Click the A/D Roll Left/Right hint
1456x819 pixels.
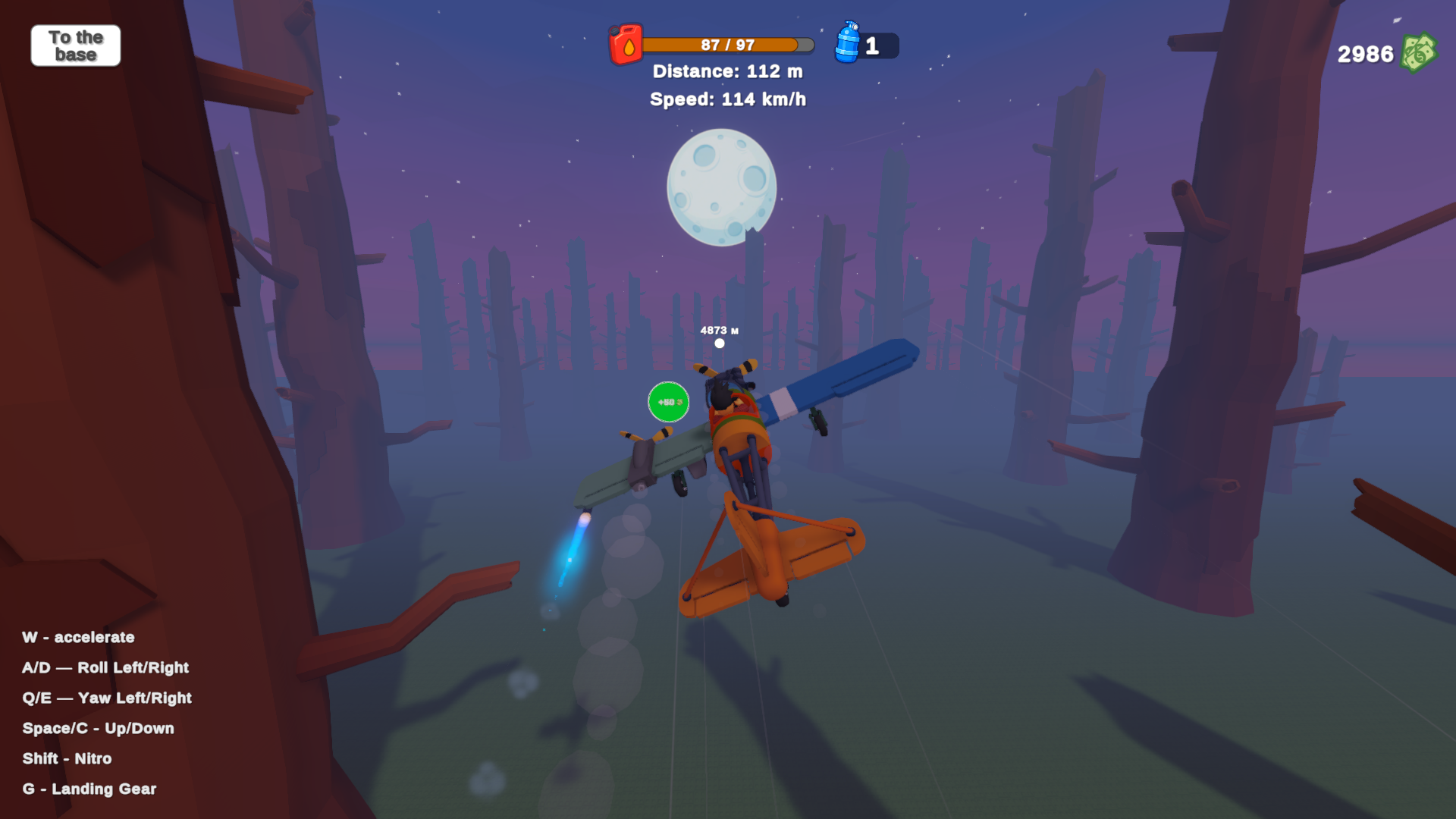(x=106, y=668)
